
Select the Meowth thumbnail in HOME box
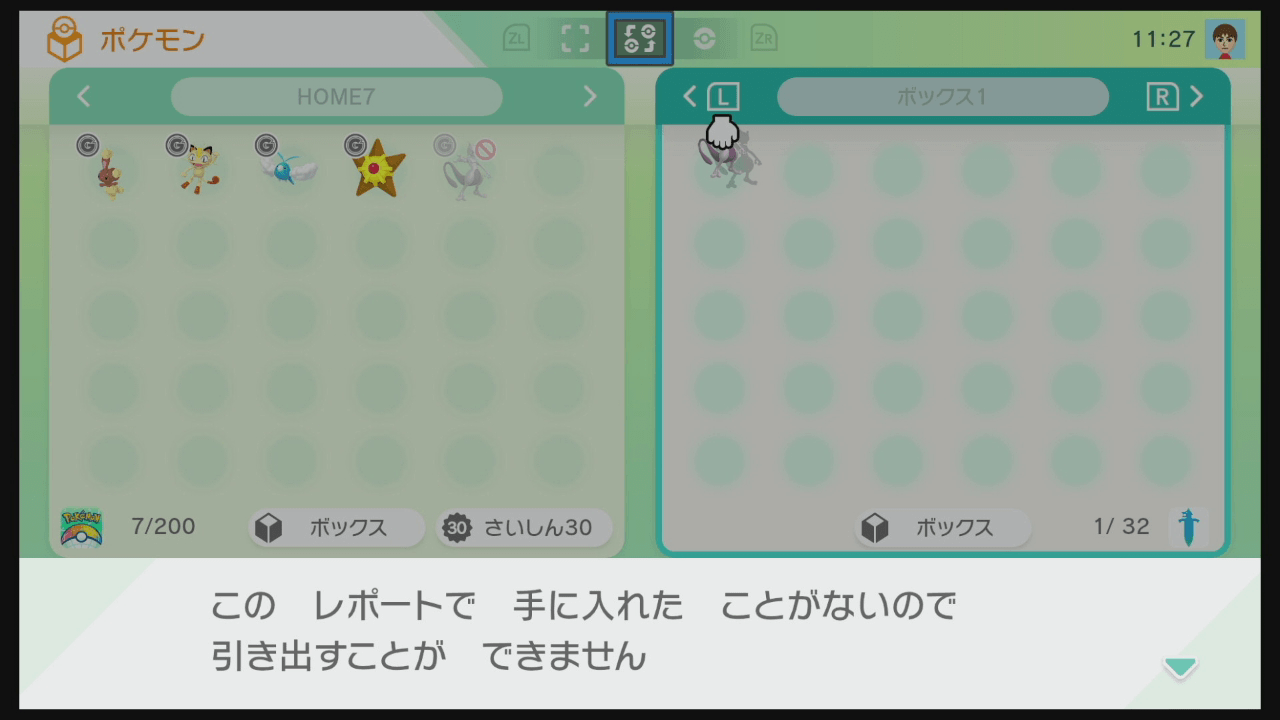coord(198,170)
